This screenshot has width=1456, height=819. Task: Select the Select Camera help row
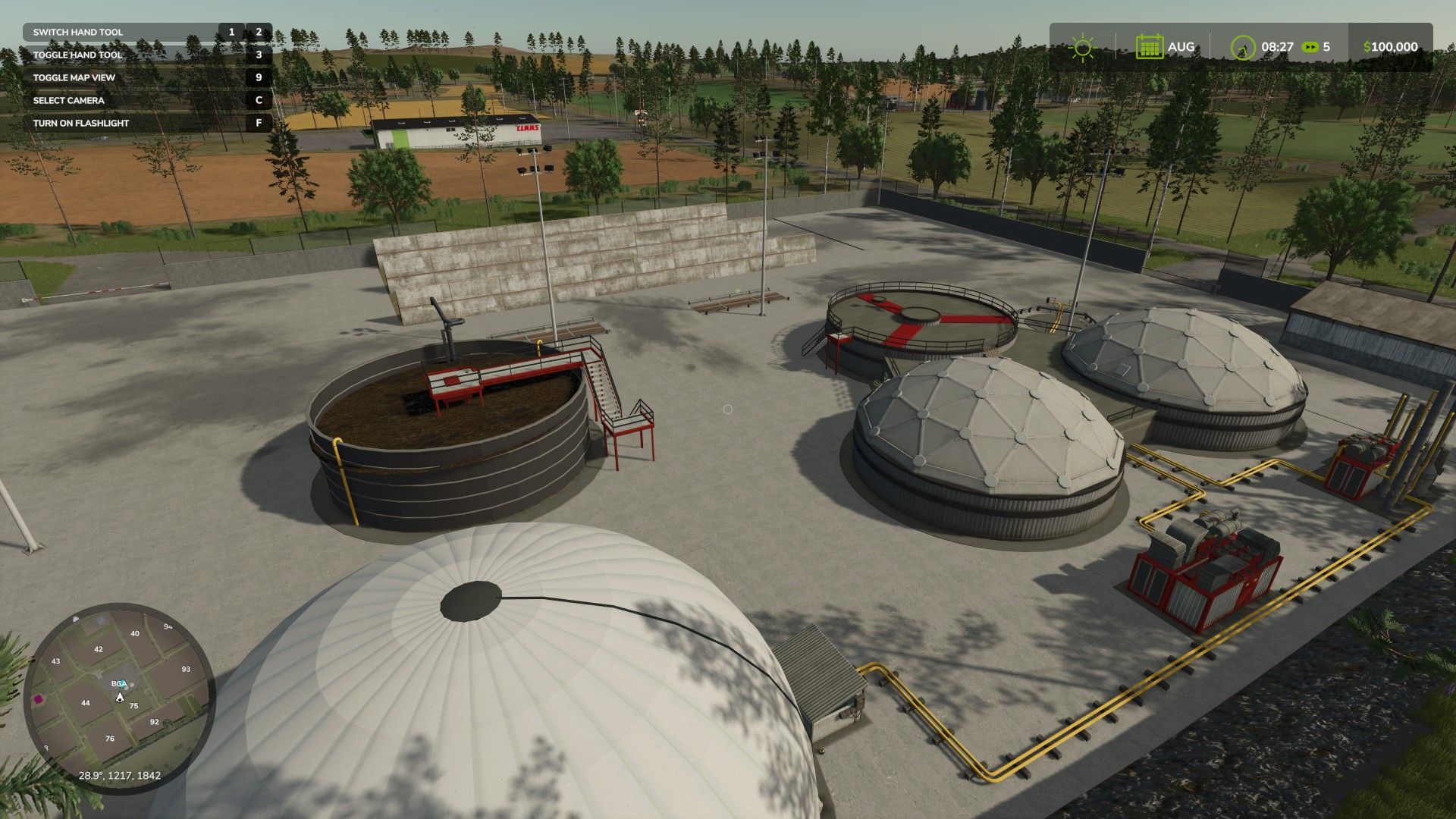click(67, 99)
